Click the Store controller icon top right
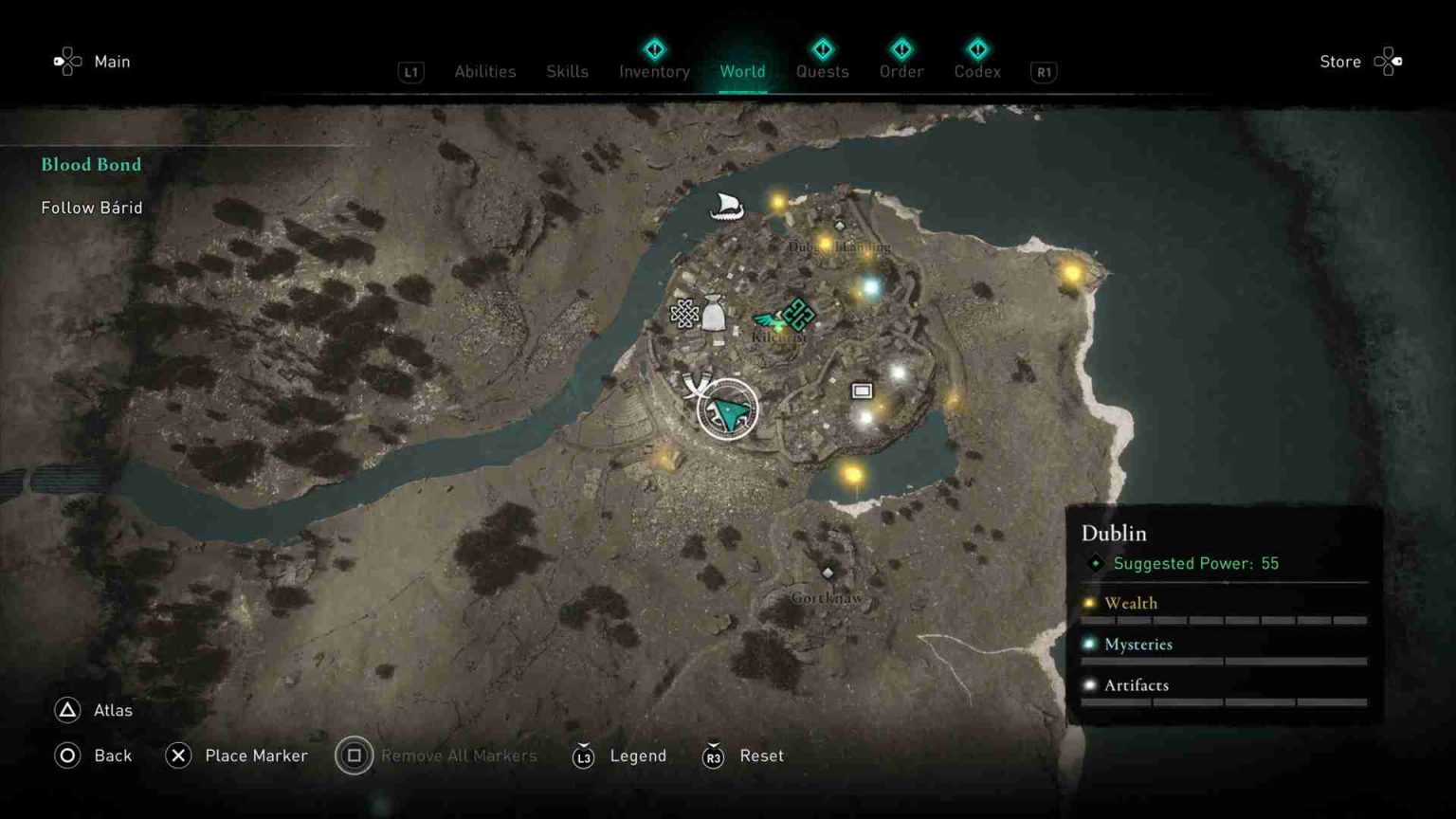Viewport: 1456px width, 819px height. coord(1388,61)
